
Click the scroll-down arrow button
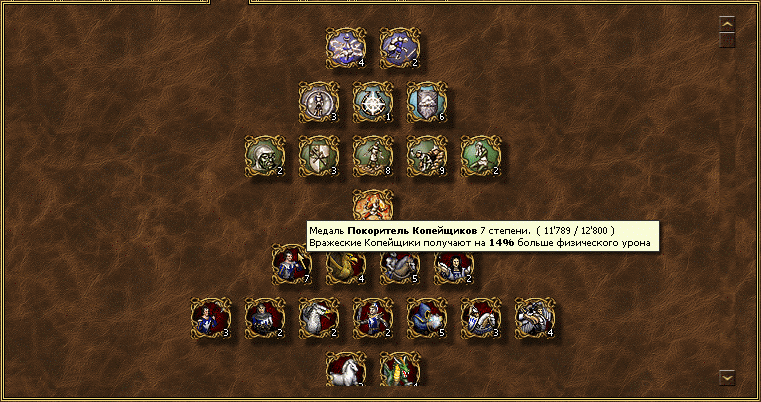click(x=727, y=377)
